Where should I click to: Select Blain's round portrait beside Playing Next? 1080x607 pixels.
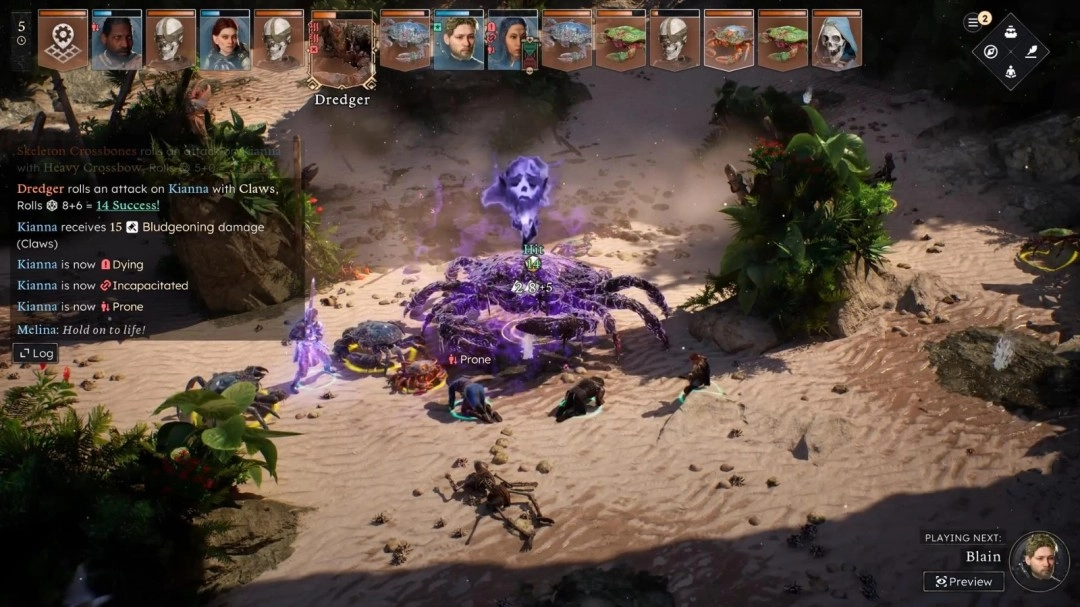pyautogui.click(x=1039, y=561)
